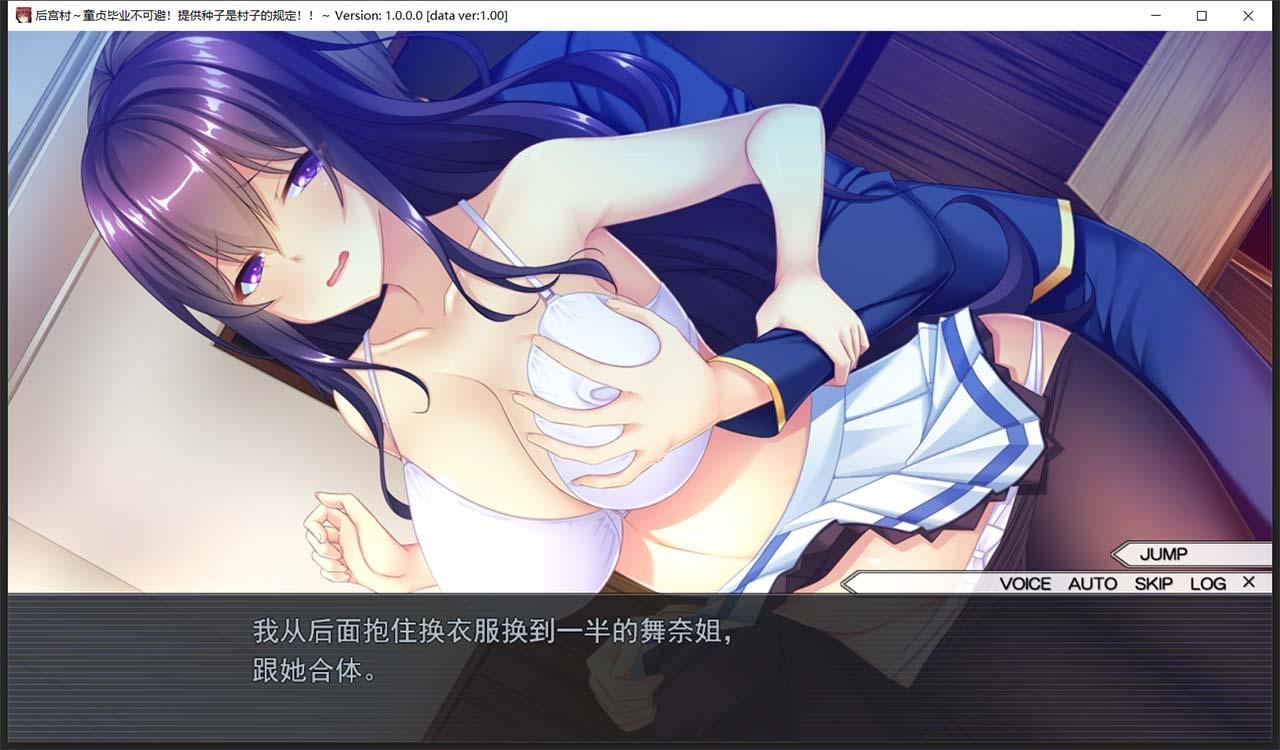
Task: Hide the message window using the × icon
Action: coord(1248,582)
